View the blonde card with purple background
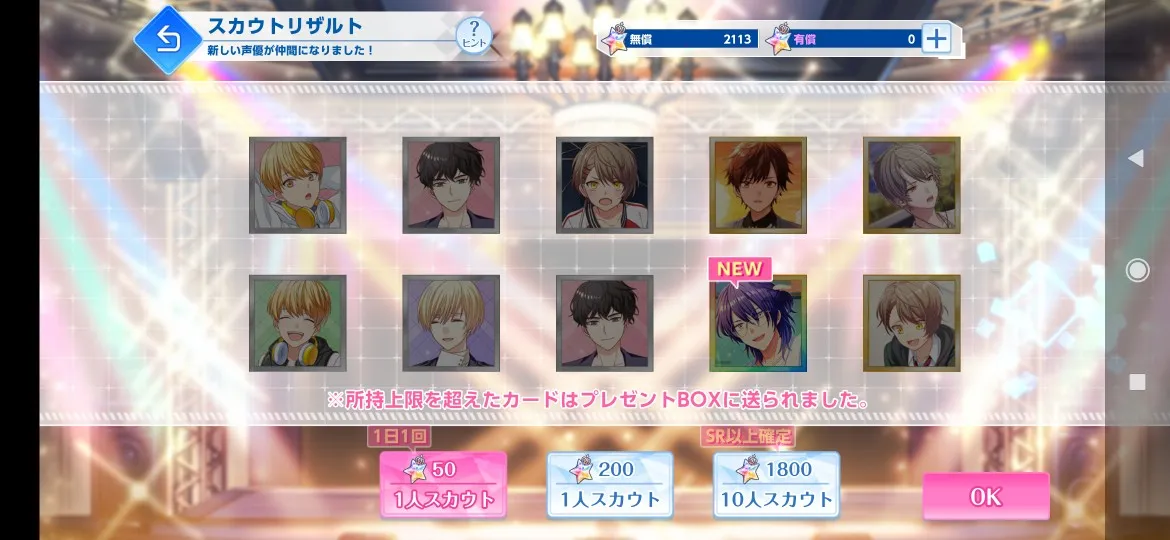Screen dimensions: 1170x540 [451, 323]
